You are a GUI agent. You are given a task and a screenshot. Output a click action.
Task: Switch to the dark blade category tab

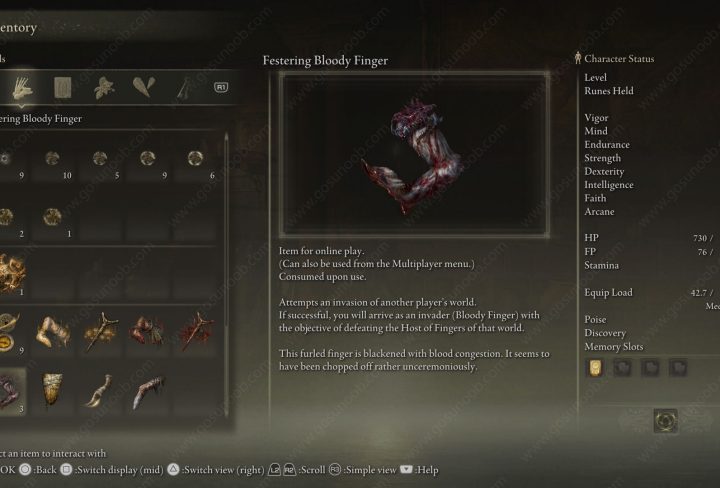tap(184, 88)
